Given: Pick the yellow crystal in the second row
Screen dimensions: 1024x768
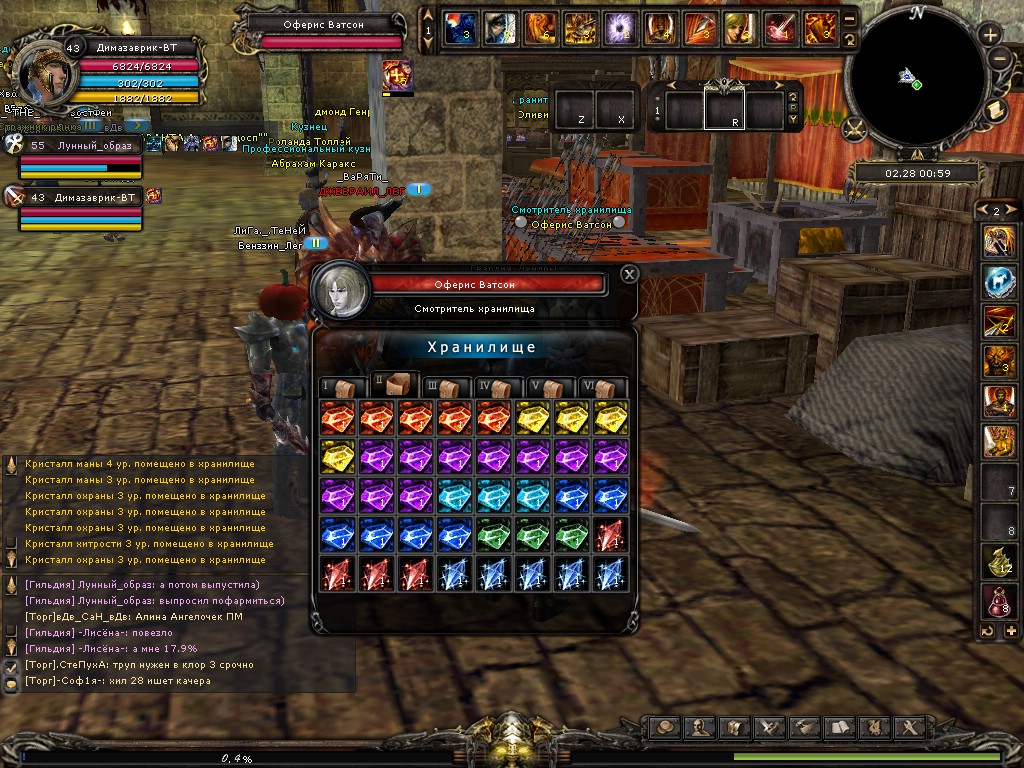Looking at the screenshot, I should click(337, 458).
